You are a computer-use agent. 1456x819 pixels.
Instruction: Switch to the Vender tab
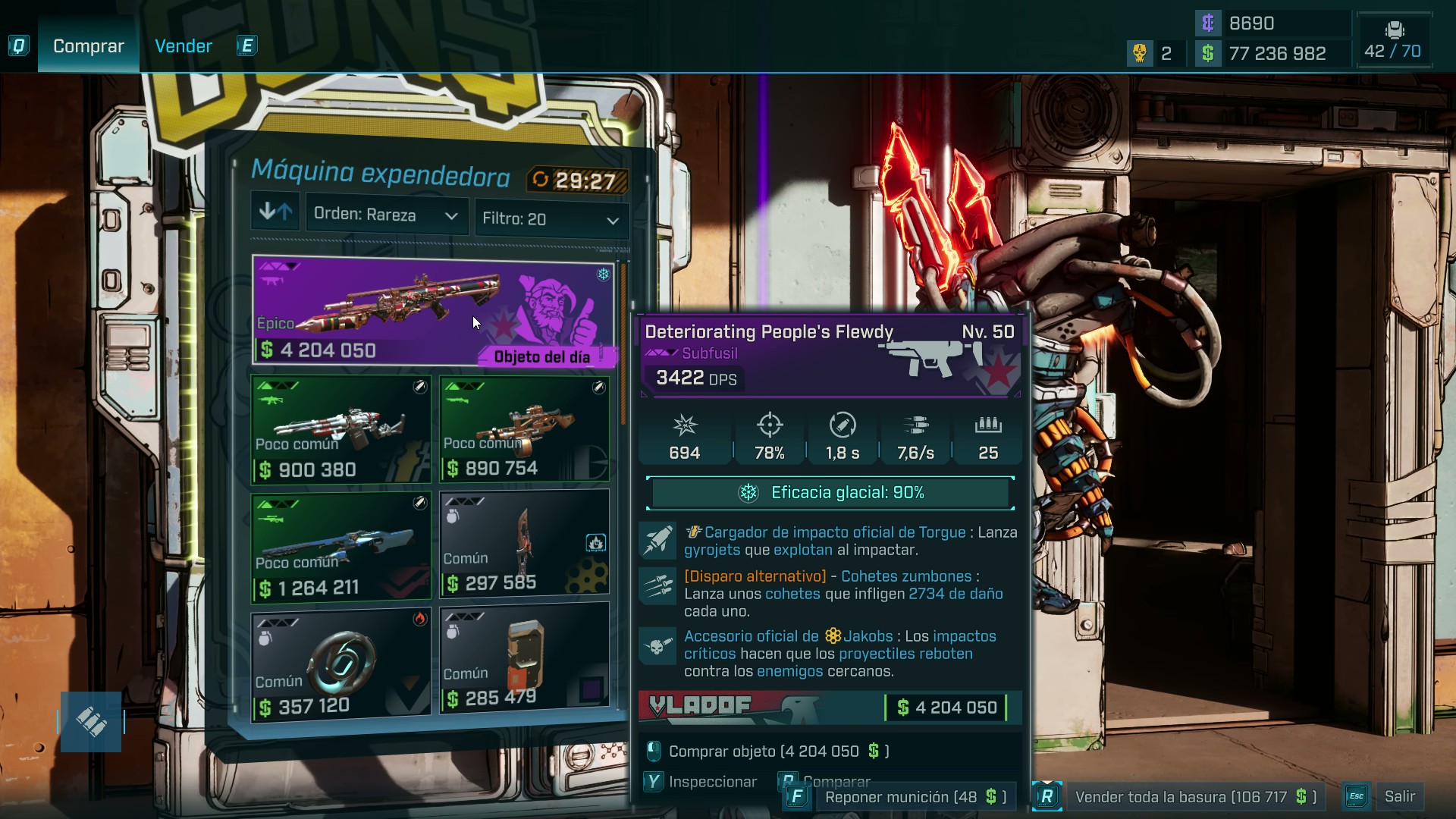click(x=183, y=46)
